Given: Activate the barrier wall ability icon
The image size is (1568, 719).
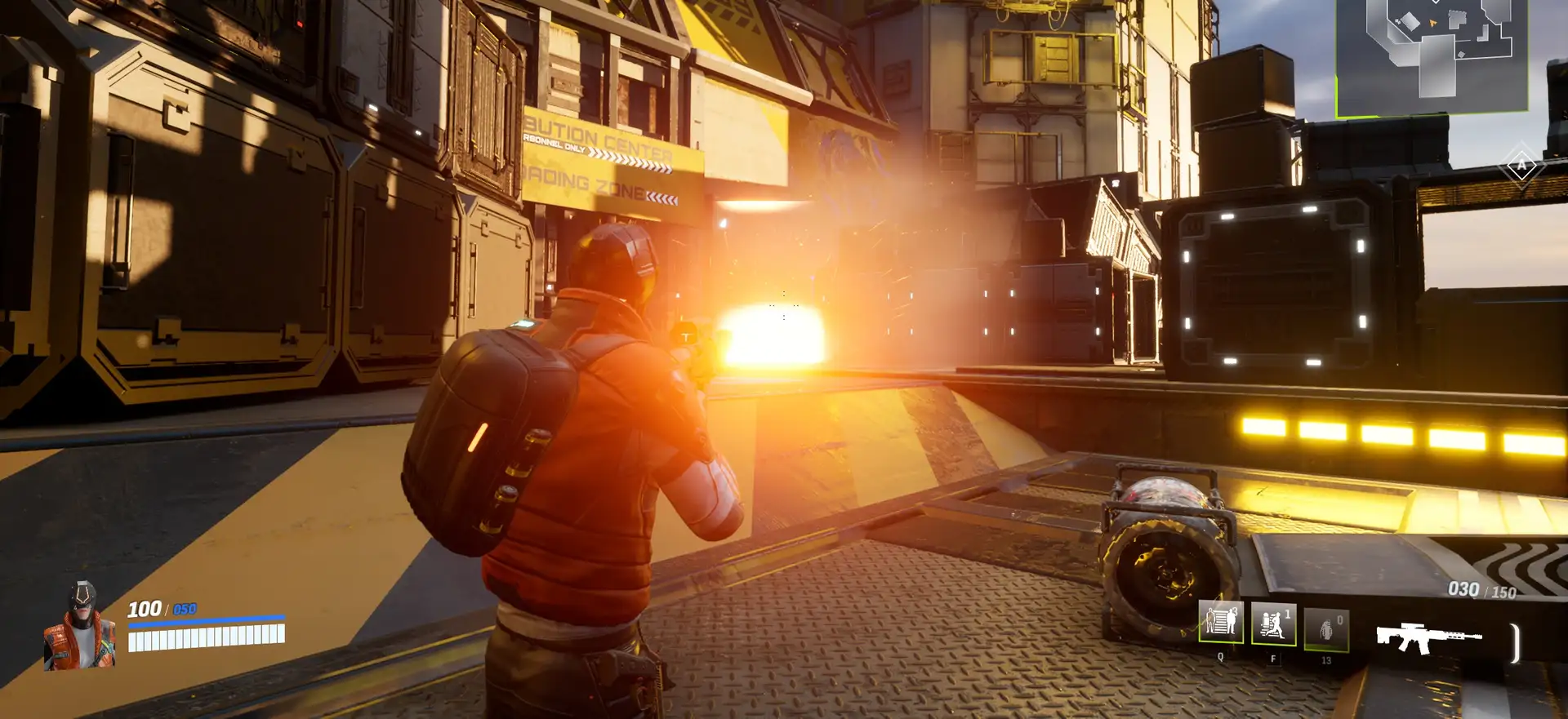Looking at the screenshot, I should point(1221,623).
